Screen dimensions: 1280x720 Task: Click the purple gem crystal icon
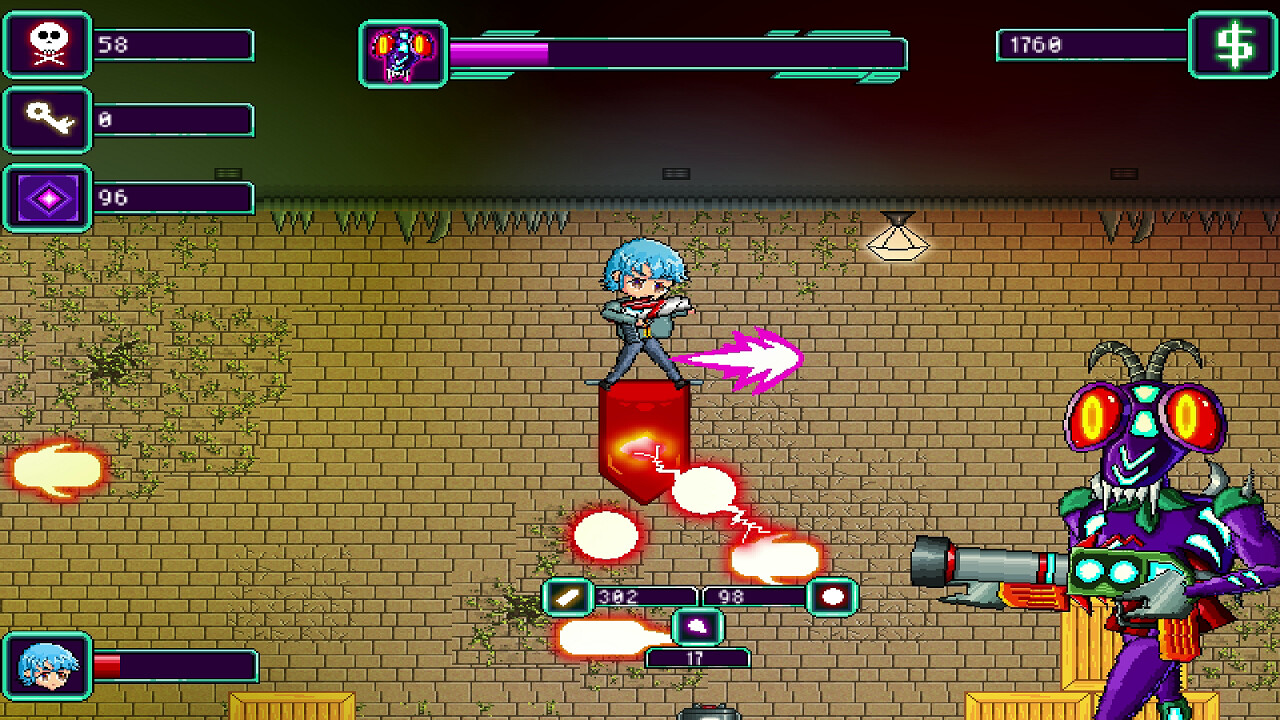[x=46, y=196]
